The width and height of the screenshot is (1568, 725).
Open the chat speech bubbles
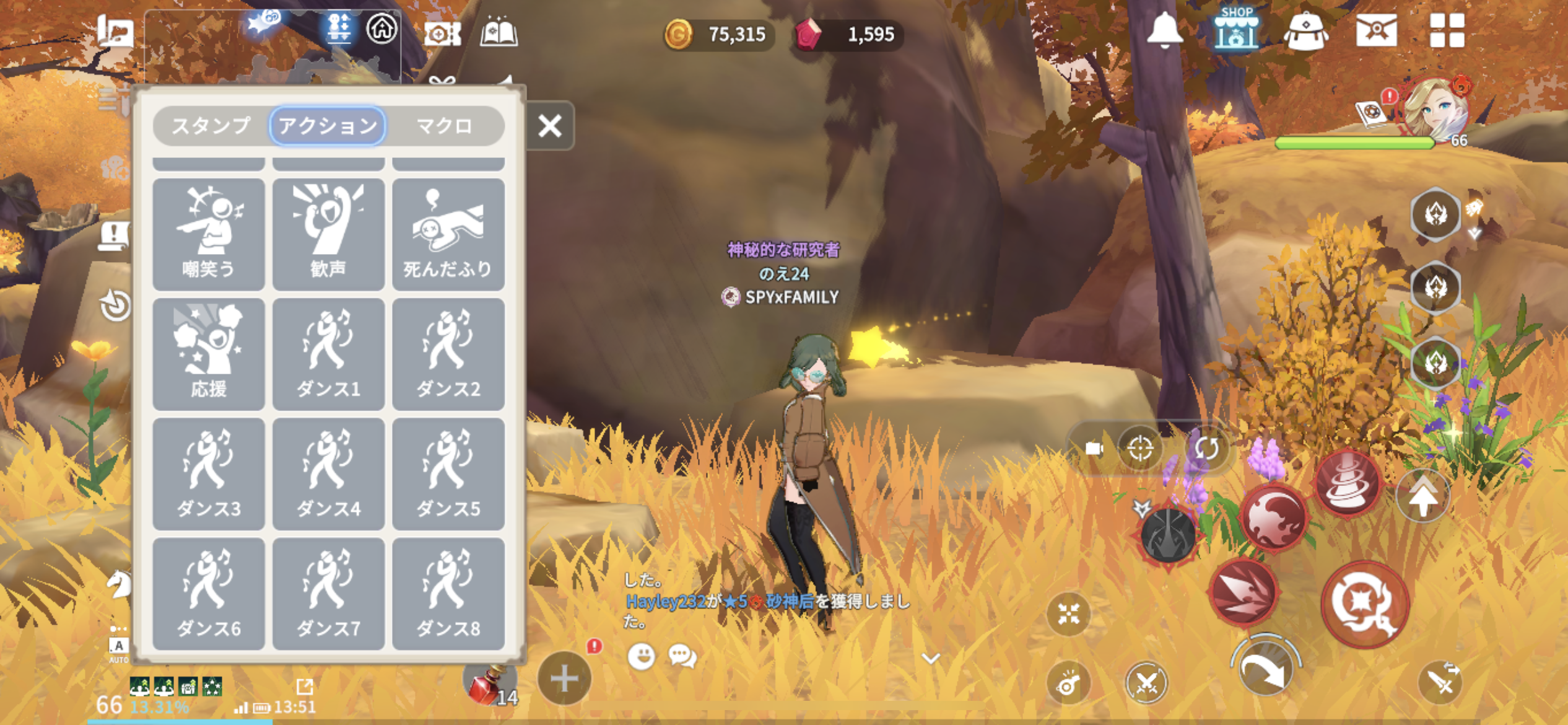tap(682, 656)
